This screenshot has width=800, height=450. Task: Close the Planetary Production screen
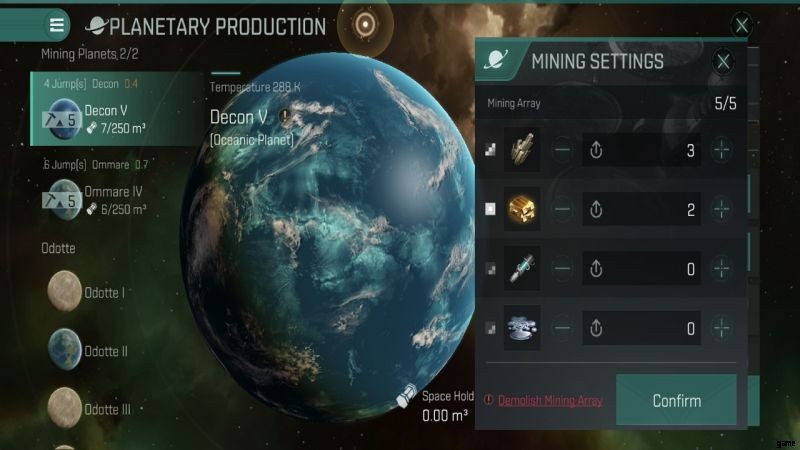[741, 25]
